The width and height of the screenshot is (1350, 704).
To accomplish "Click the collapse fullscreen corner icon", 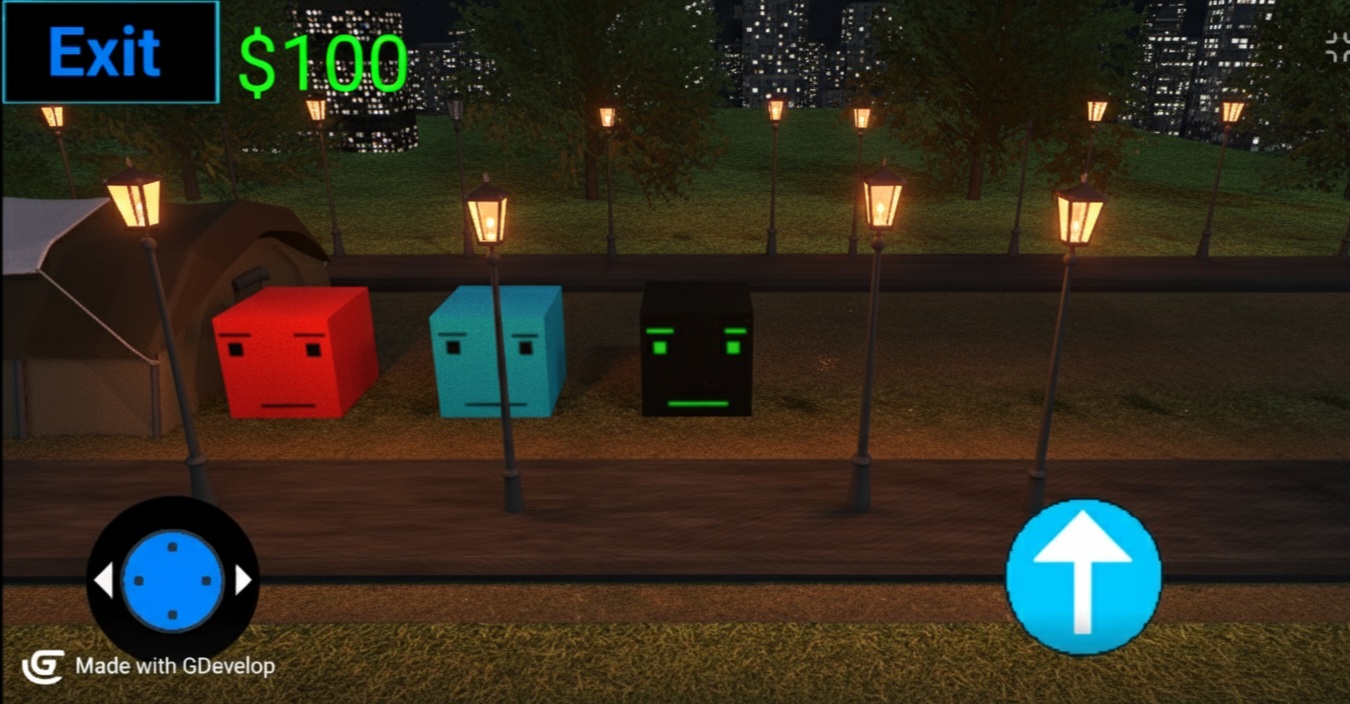I will [x=1337, y=44].
